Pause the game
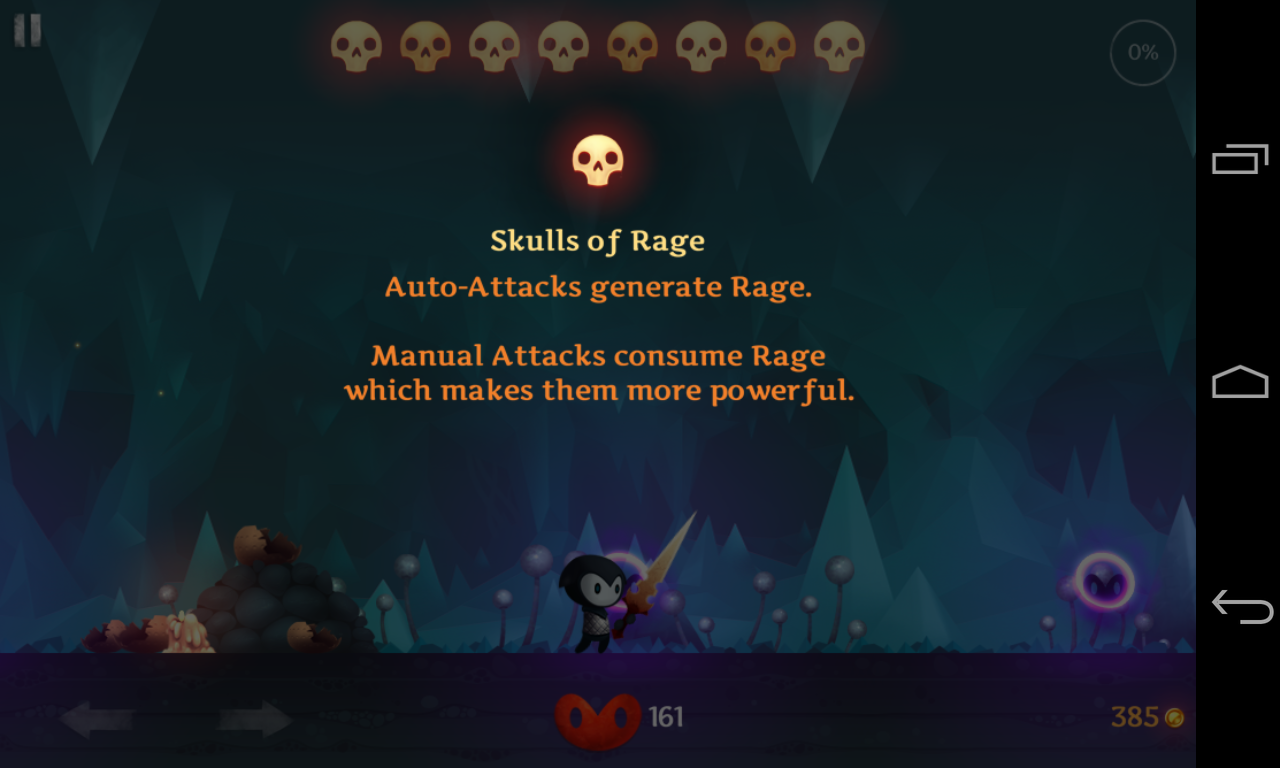This screenshot has height=768, width=1280. pyautogui.click(x=27, y=30)
